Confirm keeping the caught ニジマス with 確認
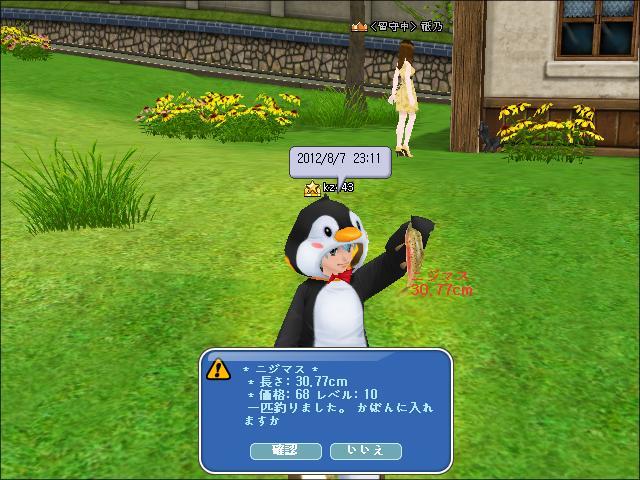Viewport: 640px width, 480px height. 285,450
